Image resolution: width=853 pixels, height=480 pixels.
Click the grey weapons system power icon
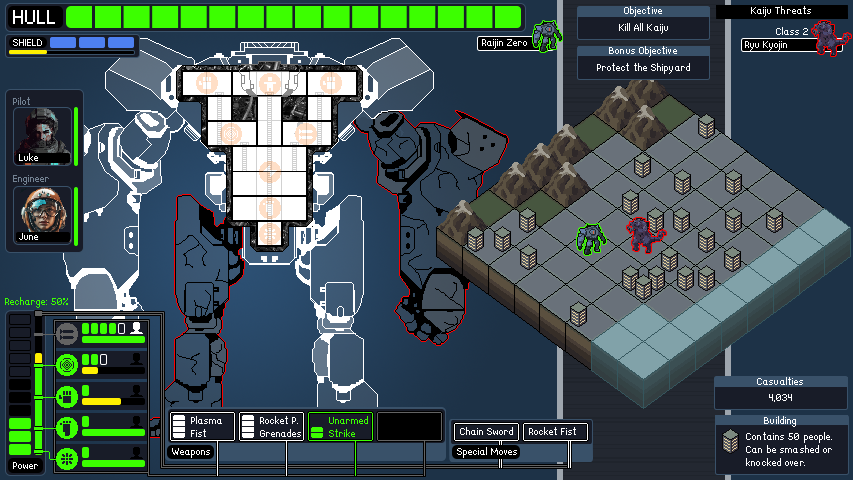(67, 333)
